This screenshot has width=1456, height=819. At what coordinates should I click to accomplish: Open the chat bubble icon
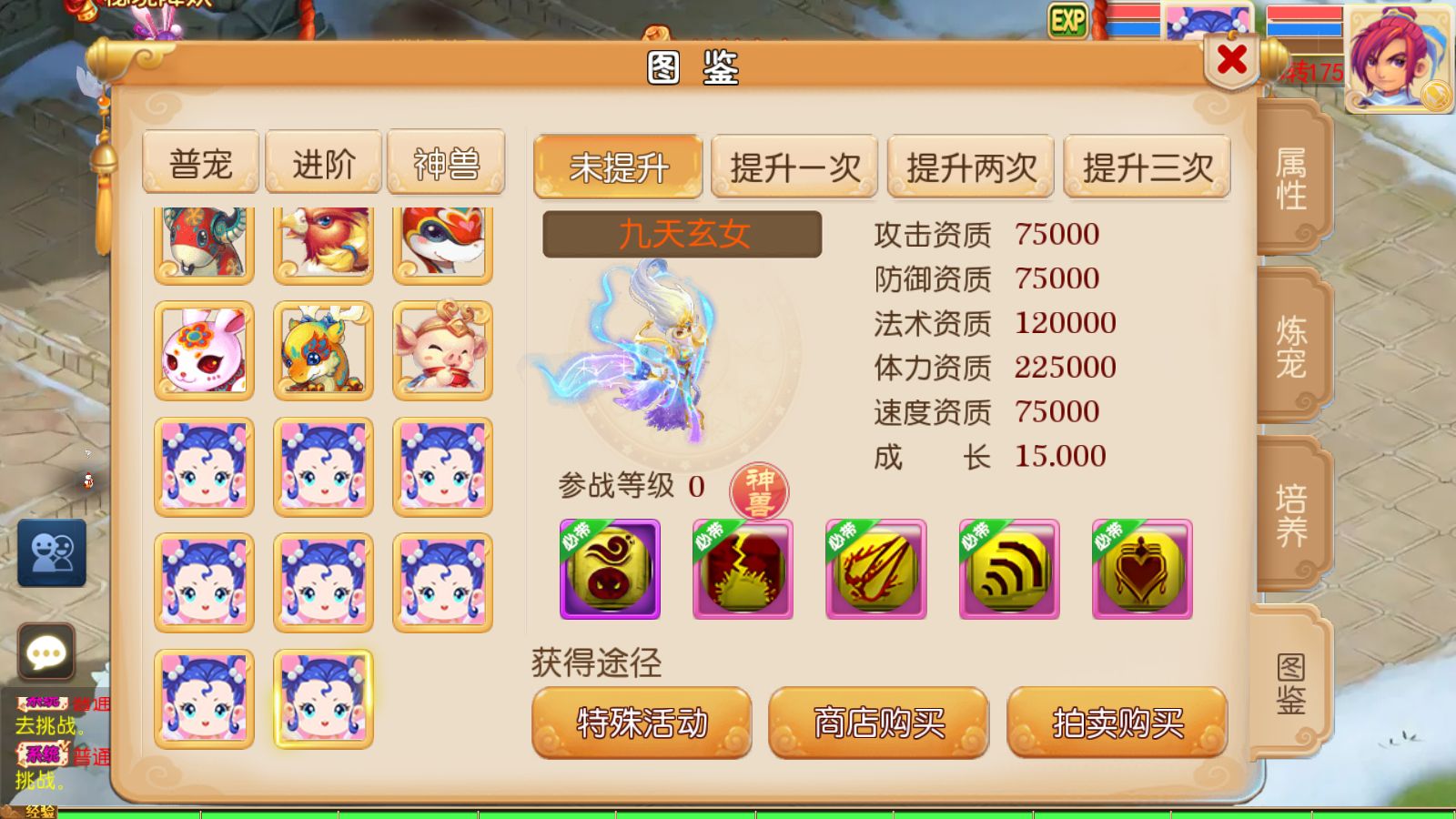tap(45, 652)
